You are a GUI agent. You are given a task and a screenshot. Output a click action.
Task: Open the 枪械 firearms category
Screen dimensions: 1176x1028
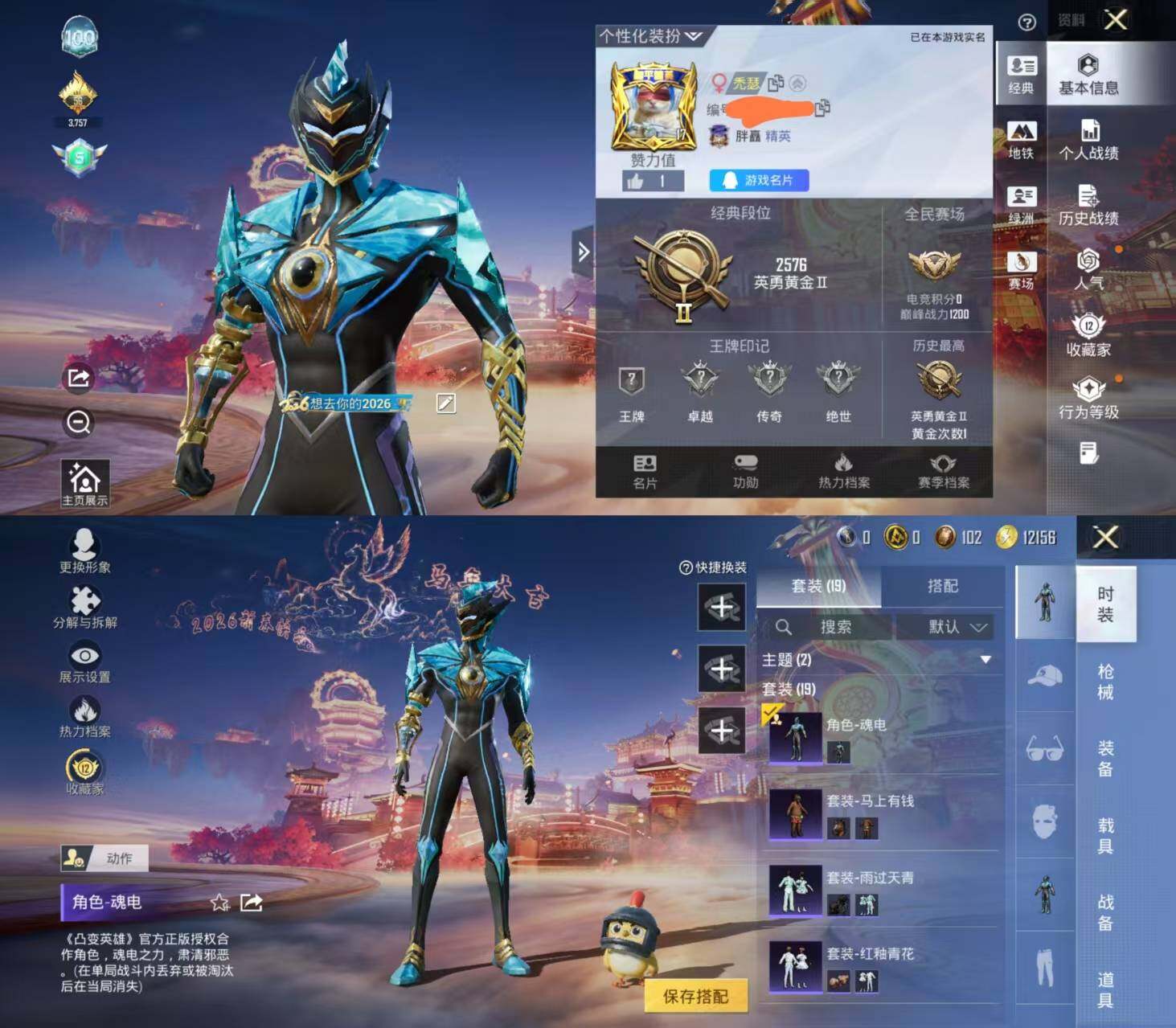pyautogui.click(x=1105, y=682)
